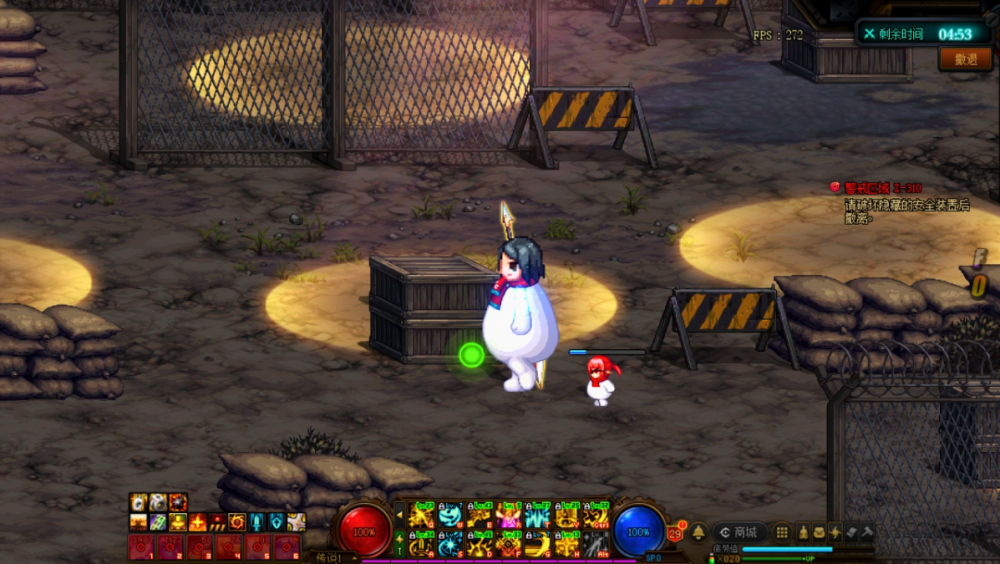Activate the blue swirl skill on S
Image resolution: width=1000 pixels, height=564 pixels.
pos(451,544)
